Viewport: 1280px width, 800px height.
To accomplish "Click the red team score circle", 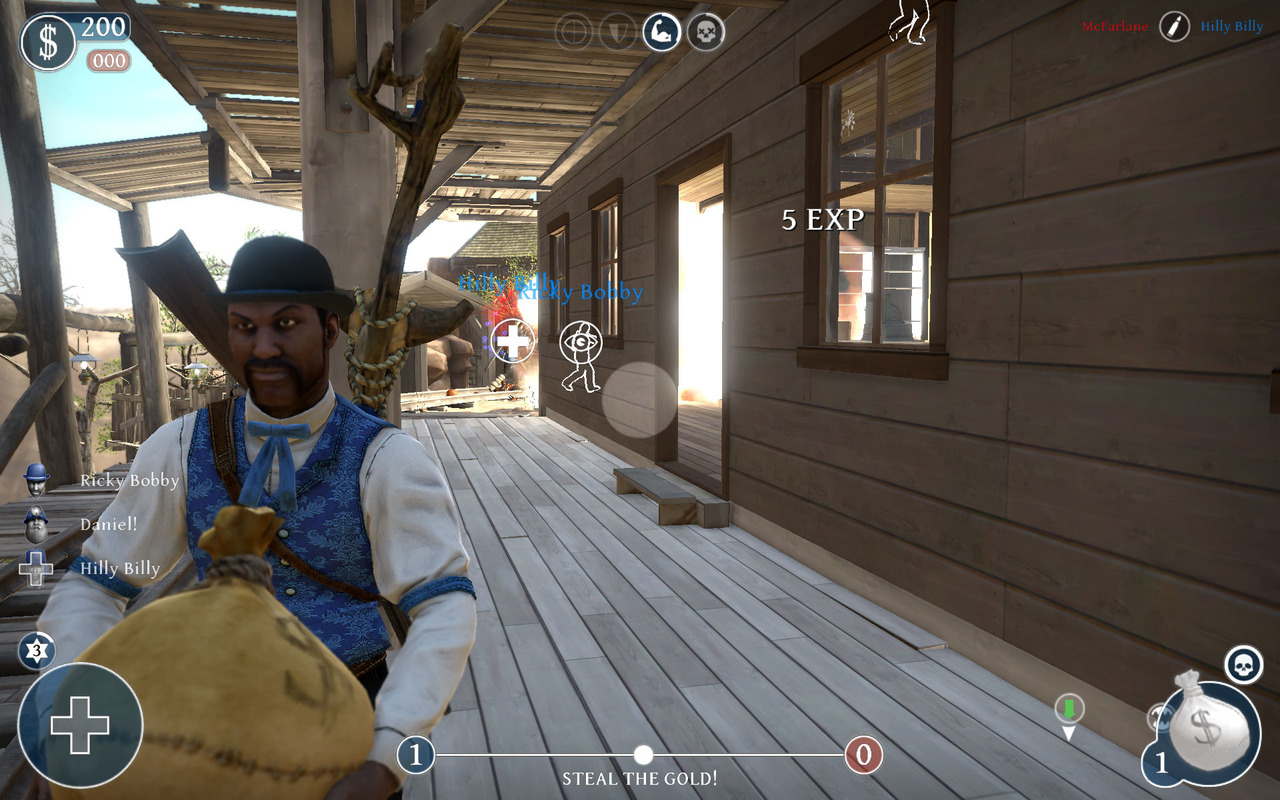I will pos(864,755).
